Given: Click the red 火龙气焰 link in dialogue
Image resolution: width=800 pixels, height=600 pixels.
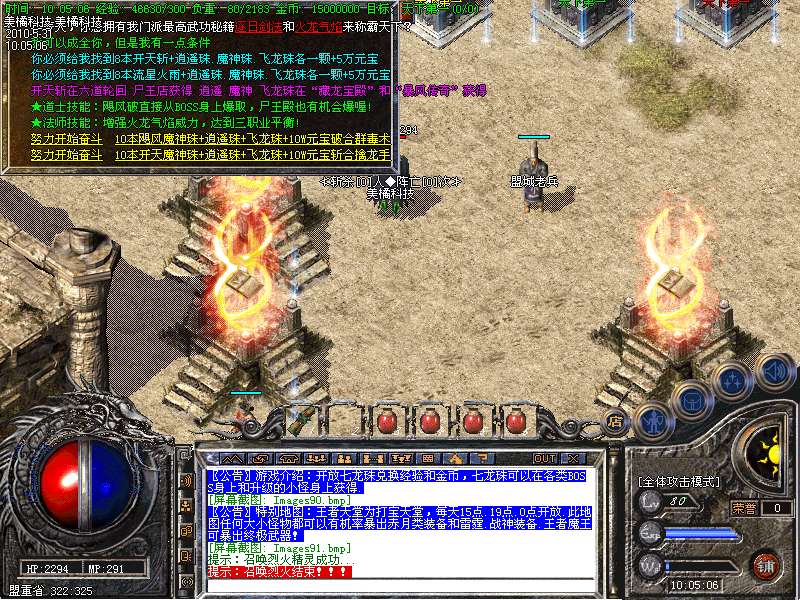Looking at the screenshot, I should point(320,26).
